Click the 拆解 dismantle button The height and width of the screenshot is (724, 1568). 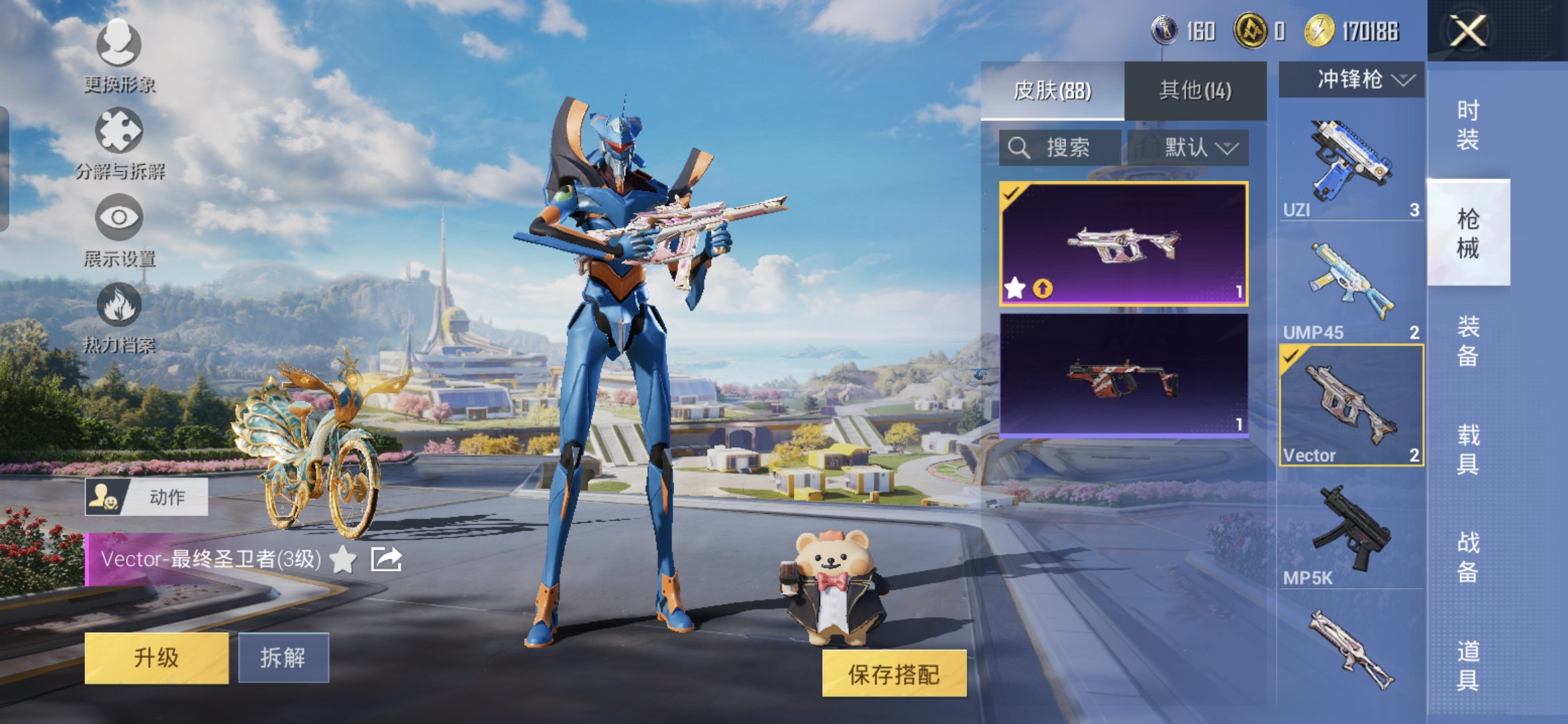[x=283, y=658]
